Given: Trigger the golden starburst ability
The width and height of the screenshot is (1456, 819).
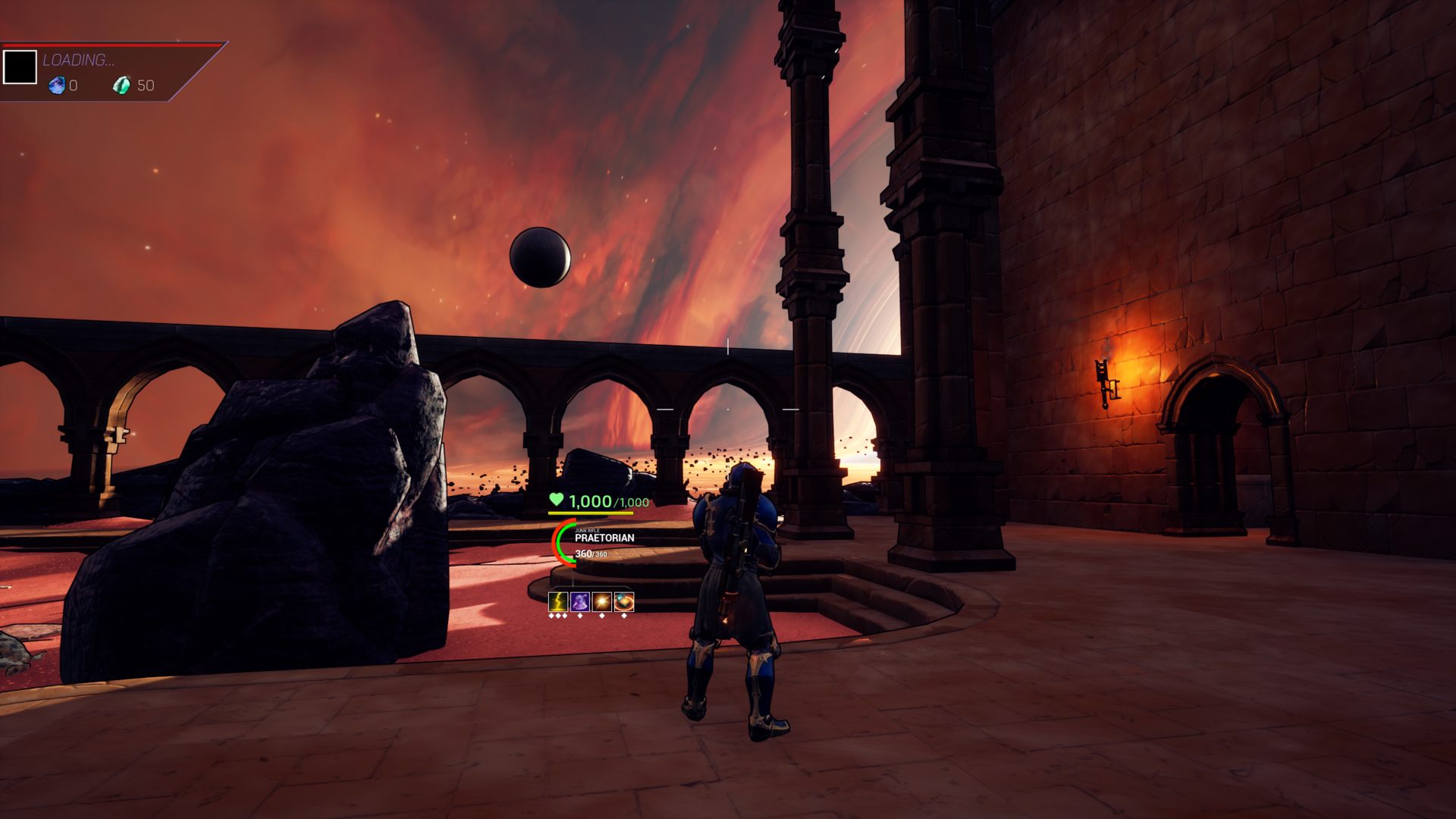Looking at the screenshot, I should pos(602,602).
